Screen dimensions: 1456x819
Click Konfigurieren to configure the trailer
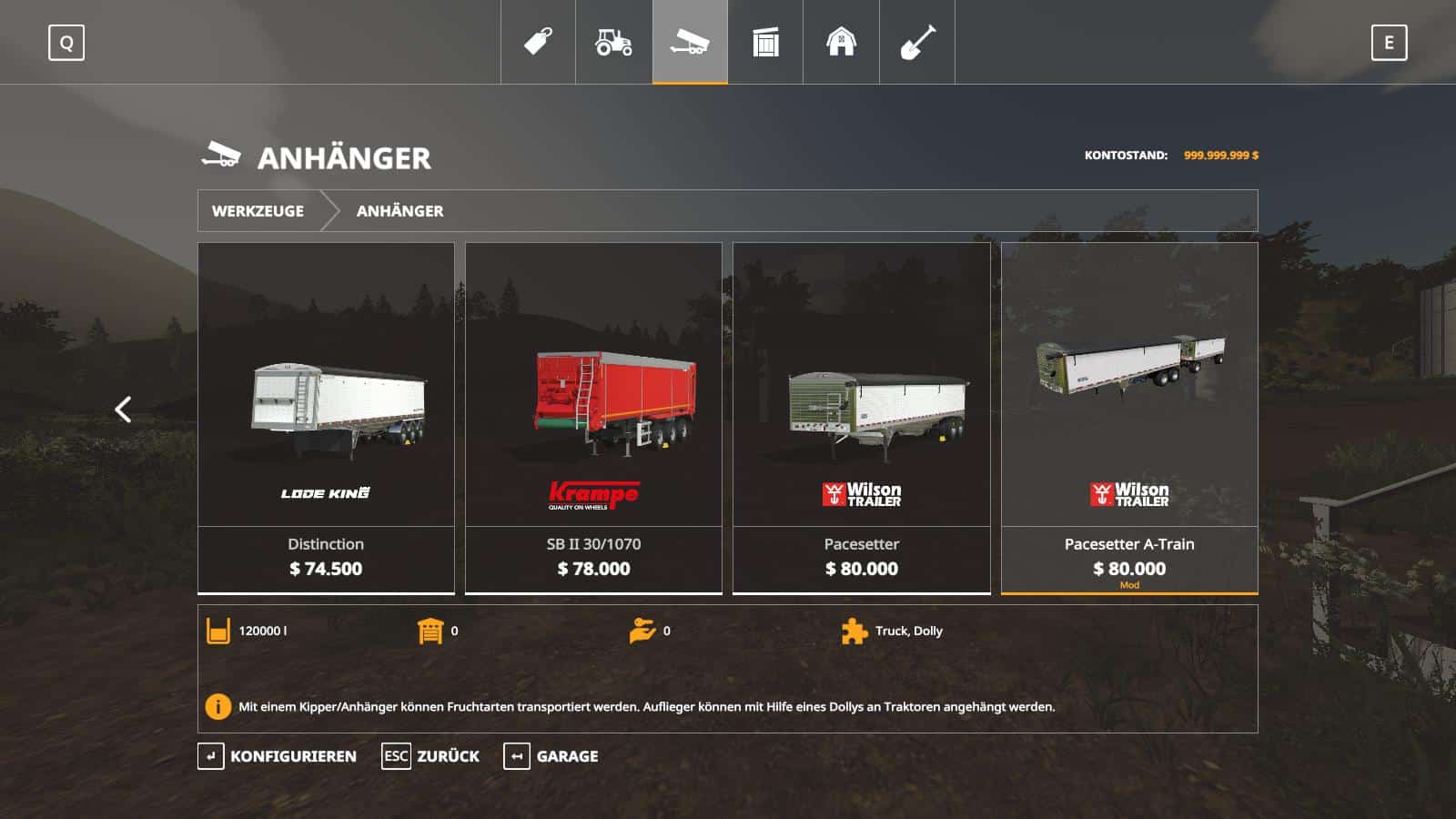point(278,756)
